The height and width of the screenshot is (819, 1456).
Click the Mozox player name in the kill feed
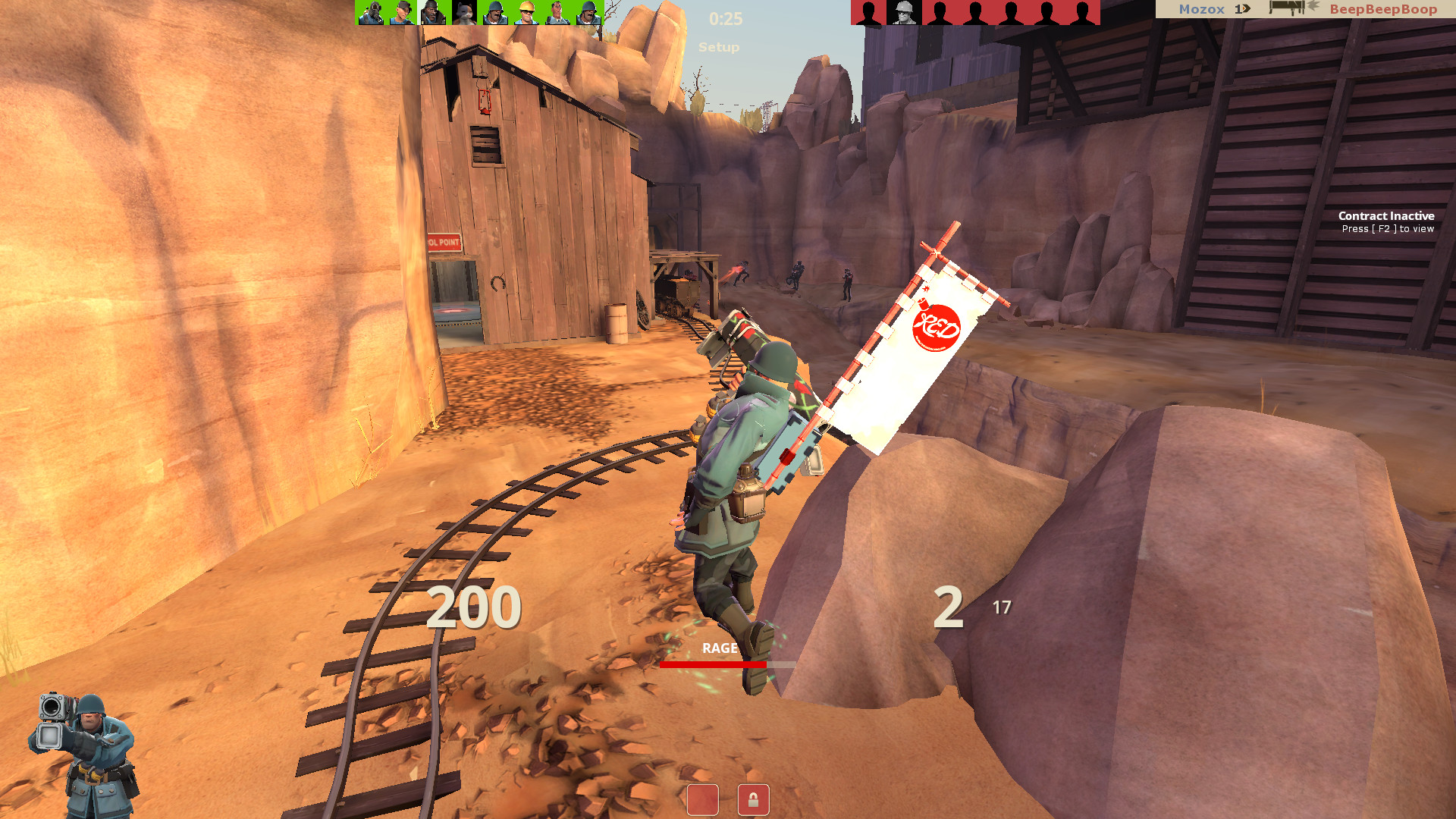click(1201, 10)
